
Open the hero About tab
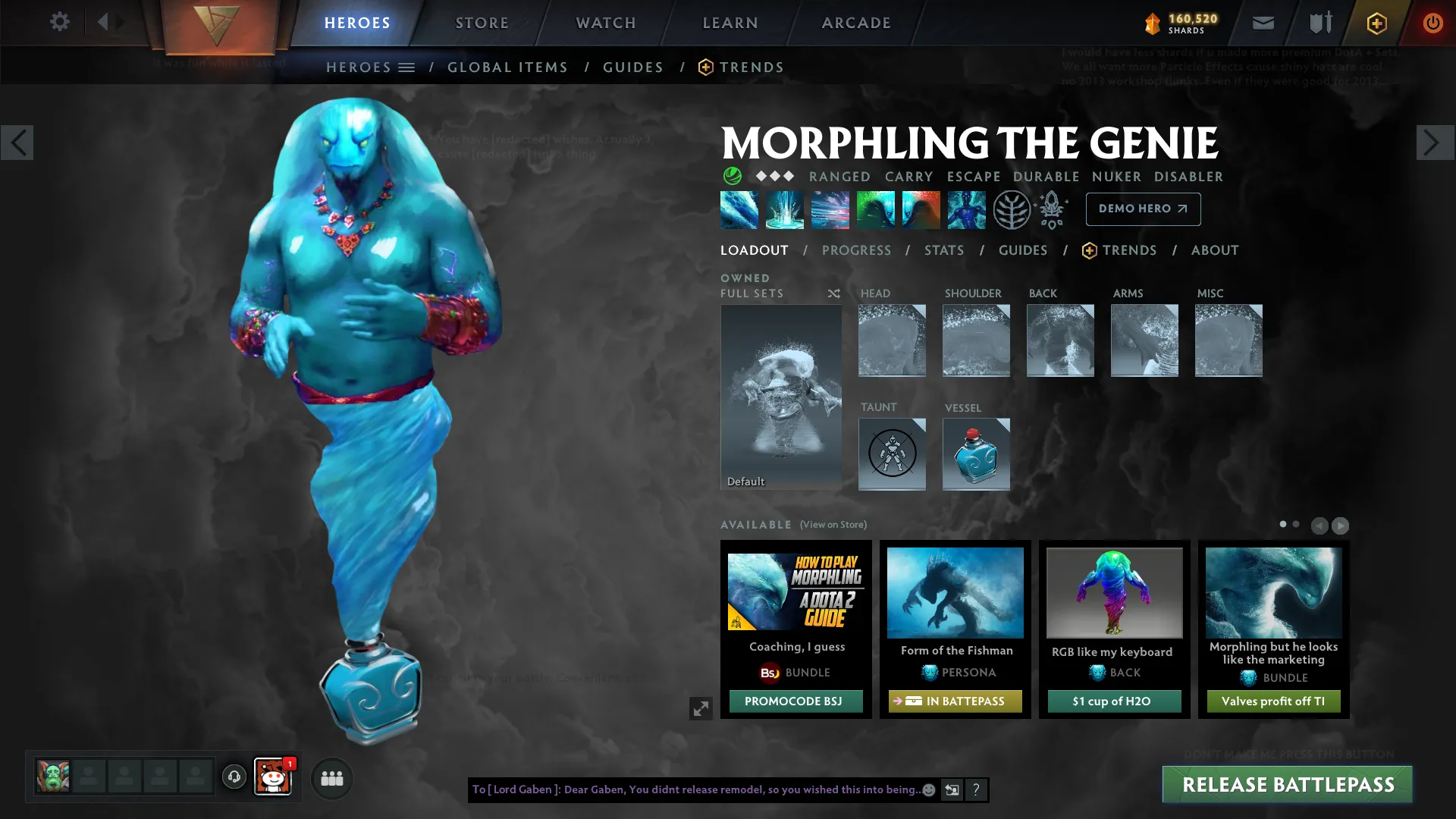click(x=1215, y=250)
